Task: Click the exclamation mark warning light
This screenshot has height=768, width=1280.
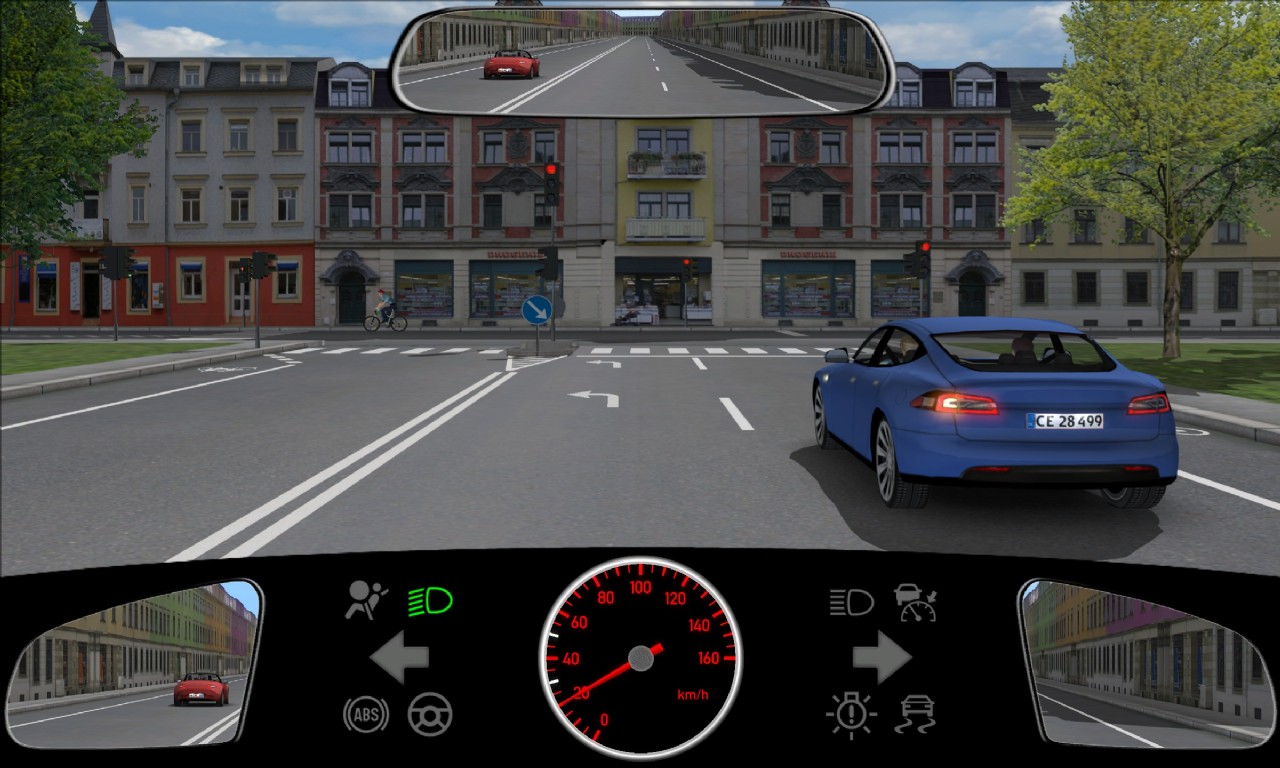Action: pos(851,715)
